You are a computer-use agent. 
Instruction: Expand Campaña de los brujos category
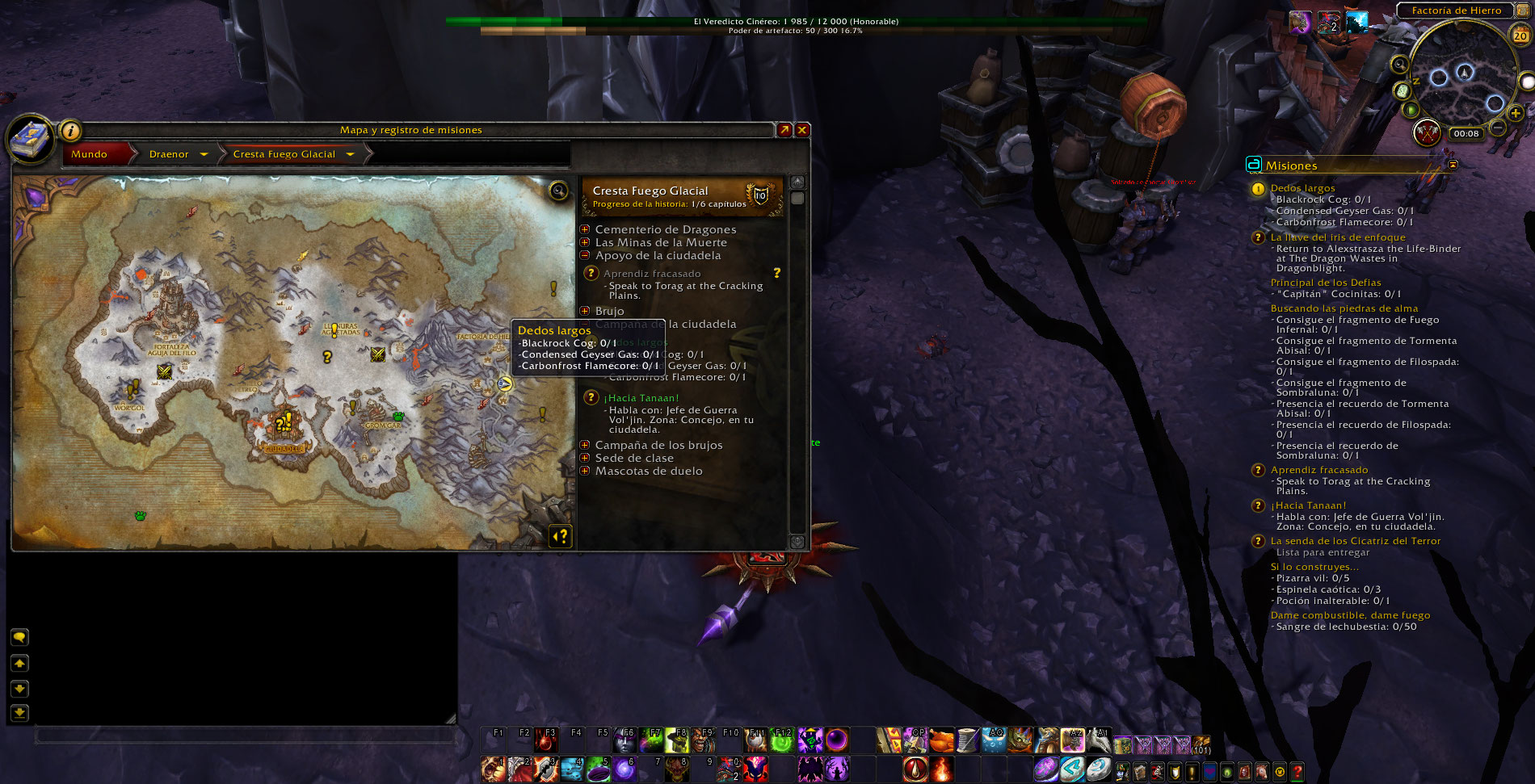tap(585, 445)
